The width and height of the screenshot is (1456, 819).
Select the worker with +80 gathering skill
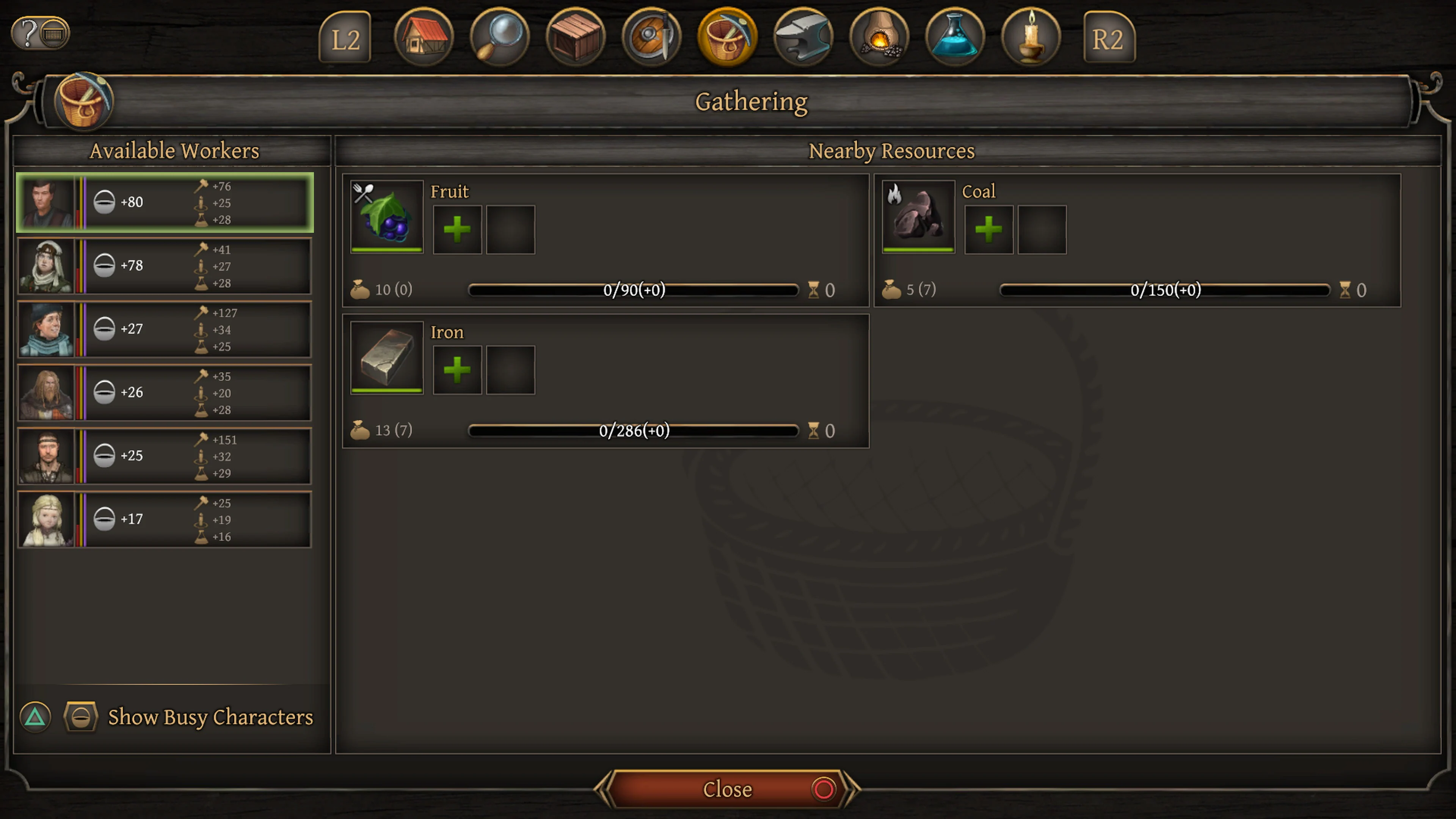coord(164,202)
